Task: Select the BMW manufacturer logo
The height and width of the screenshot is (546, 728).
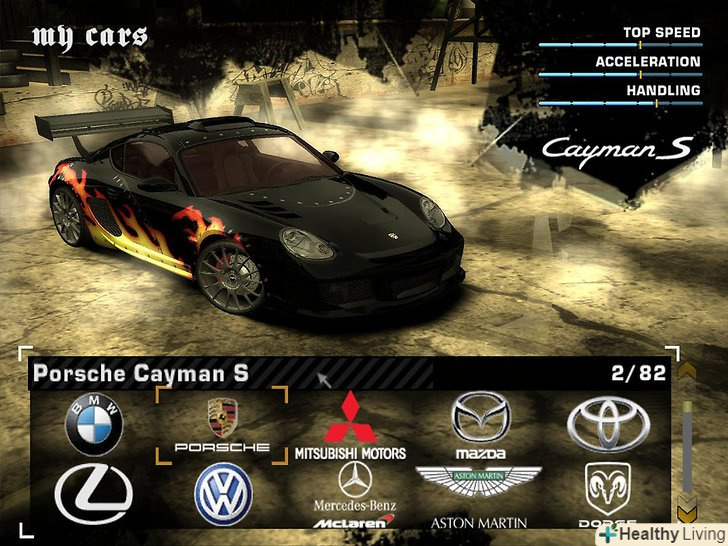Action: (x=93, y=424)
